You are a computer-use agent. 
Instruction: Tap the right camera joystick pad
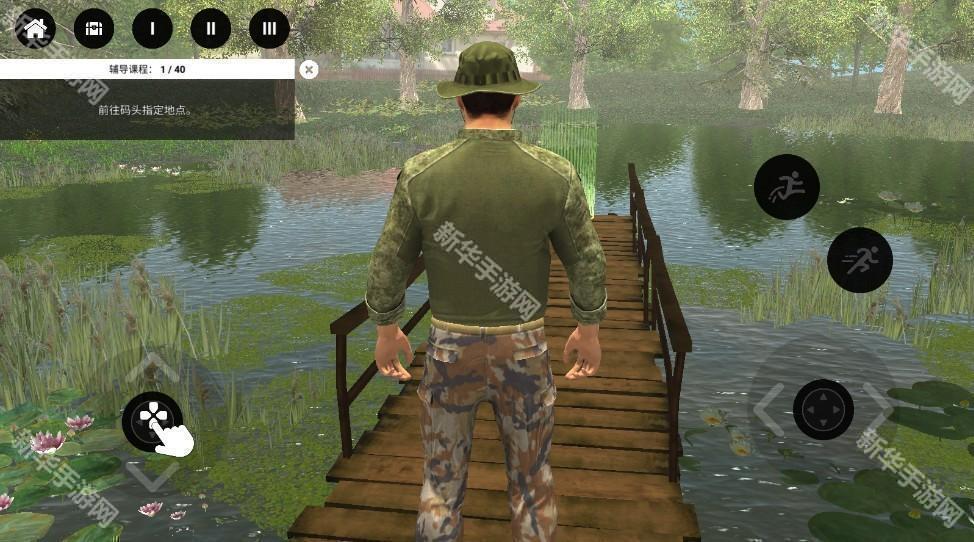click(x=823, y=409)
